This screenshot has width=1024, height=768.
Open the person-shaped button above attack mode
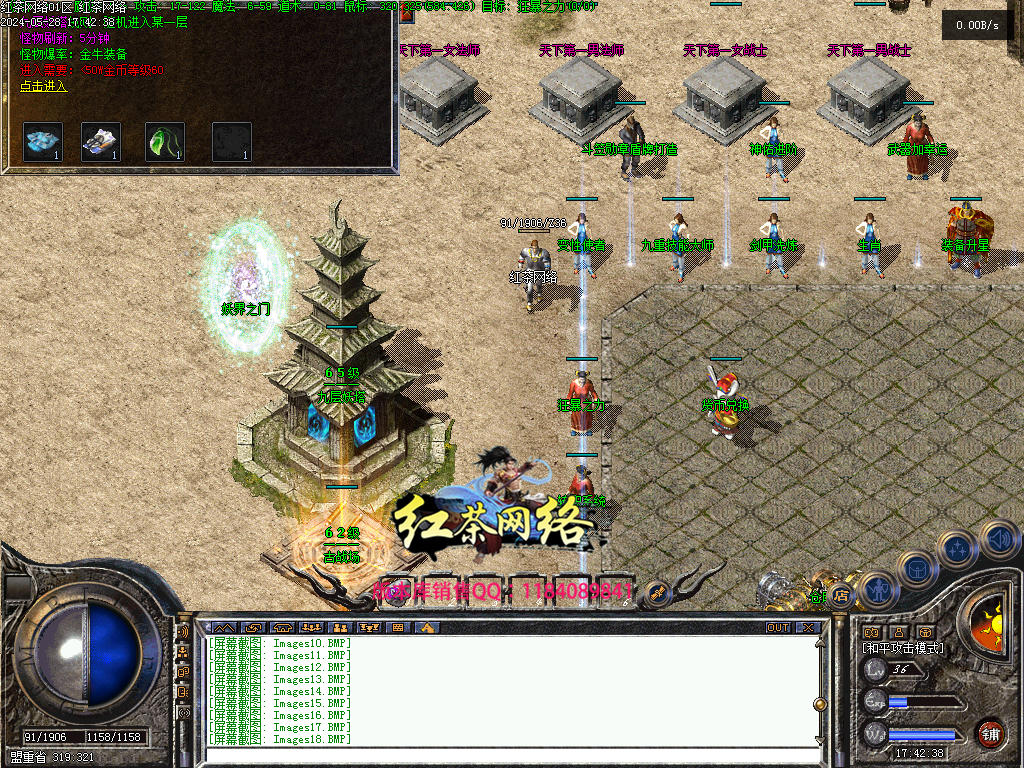click(898, 632)
